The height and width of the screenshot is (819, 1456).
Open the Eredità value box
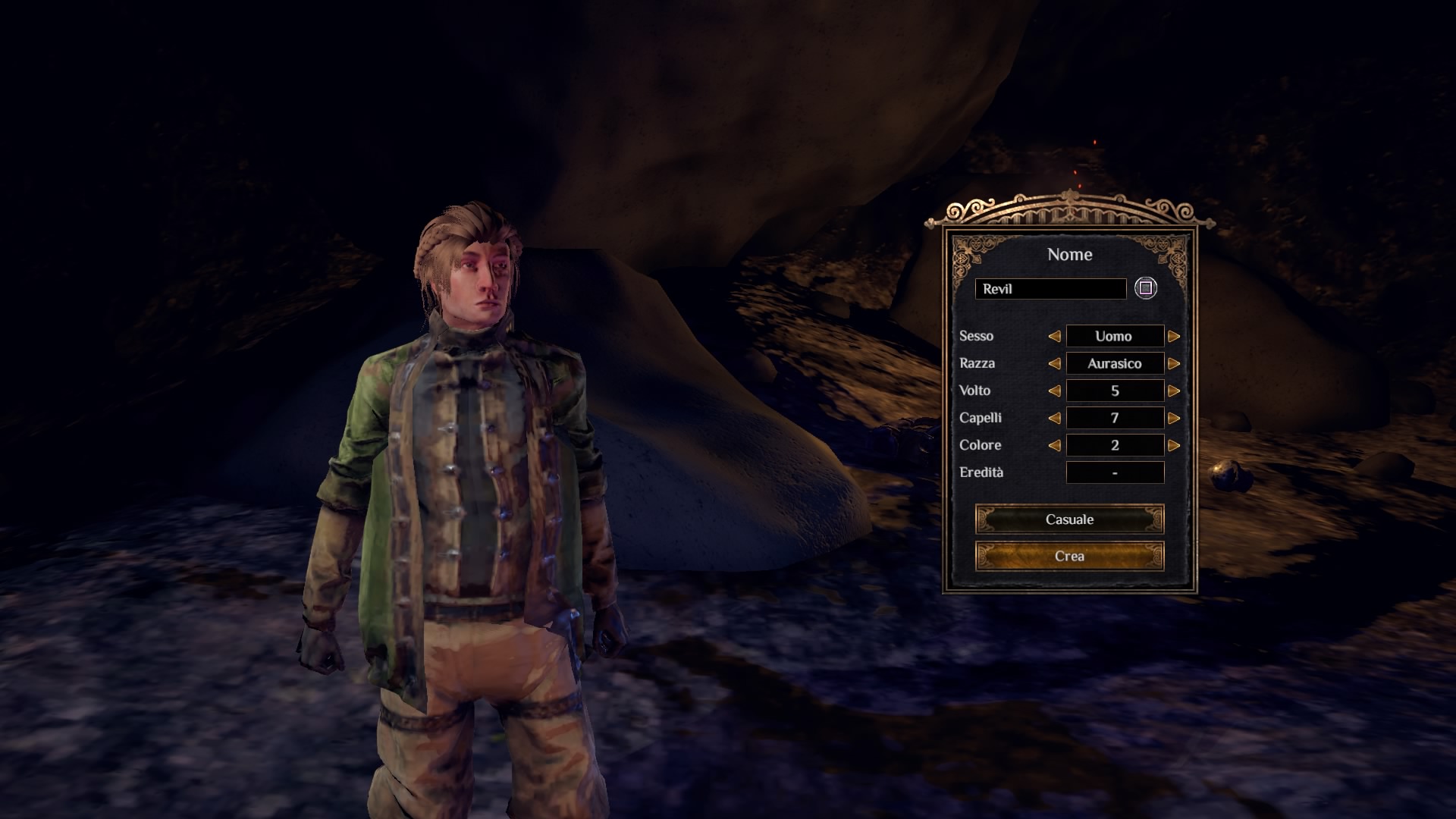click(1115, 472)
